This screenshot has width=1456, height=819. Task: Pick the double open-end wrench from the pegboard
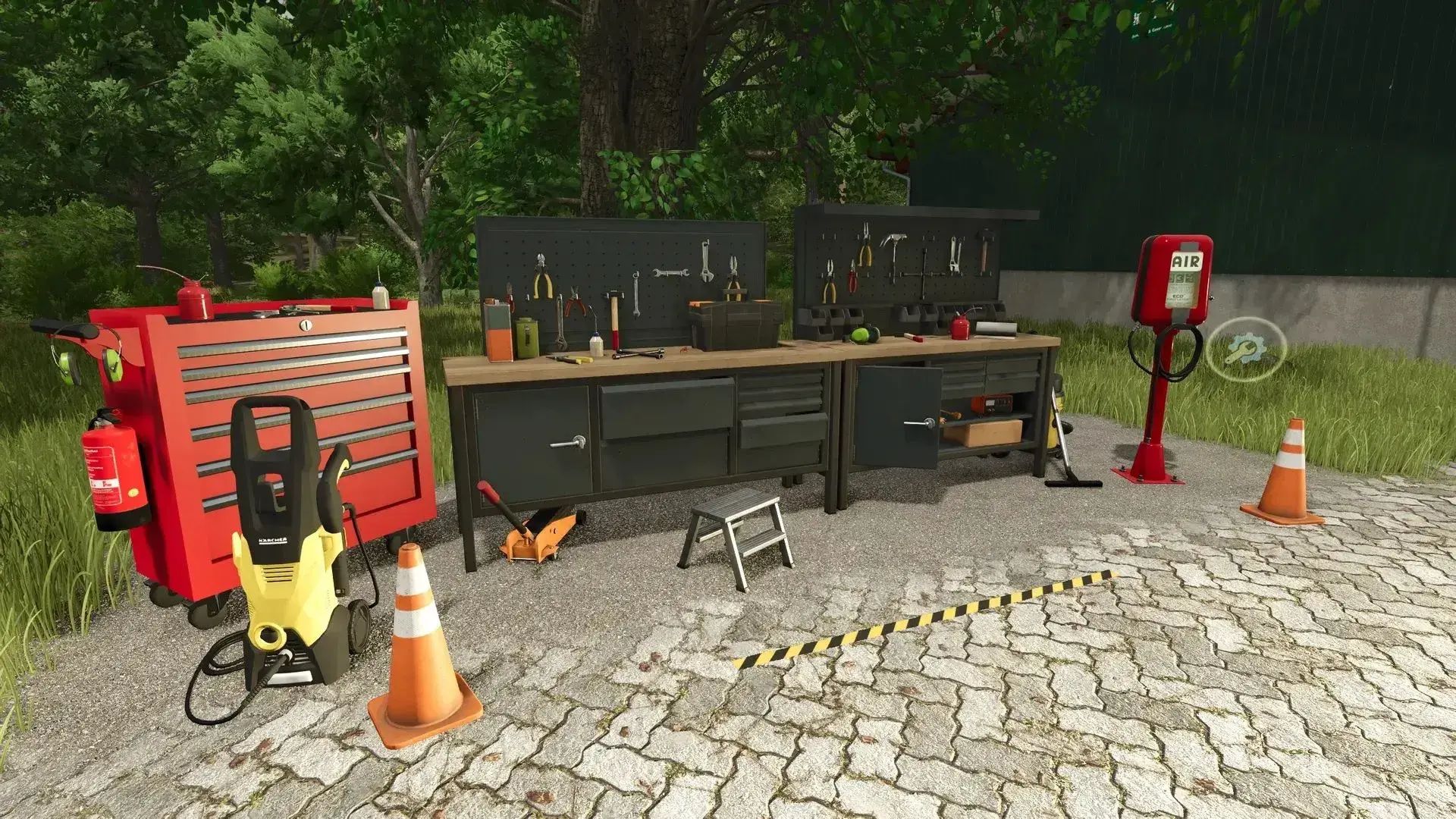click(671, 271)
